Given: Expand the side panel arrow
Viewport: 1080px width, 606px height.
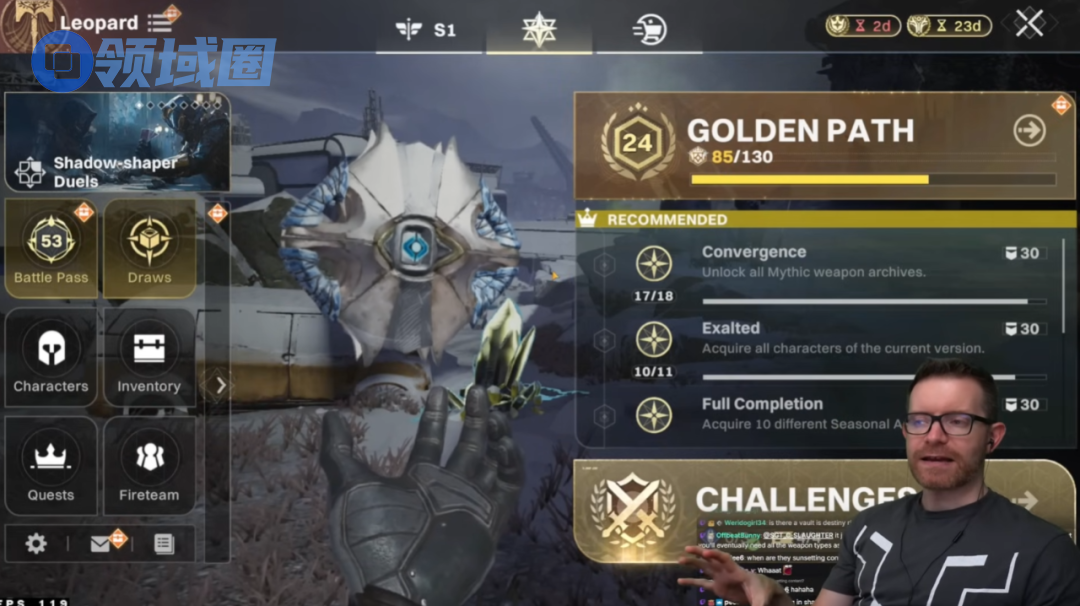Looking at the screenshot, I should [221, 385].
